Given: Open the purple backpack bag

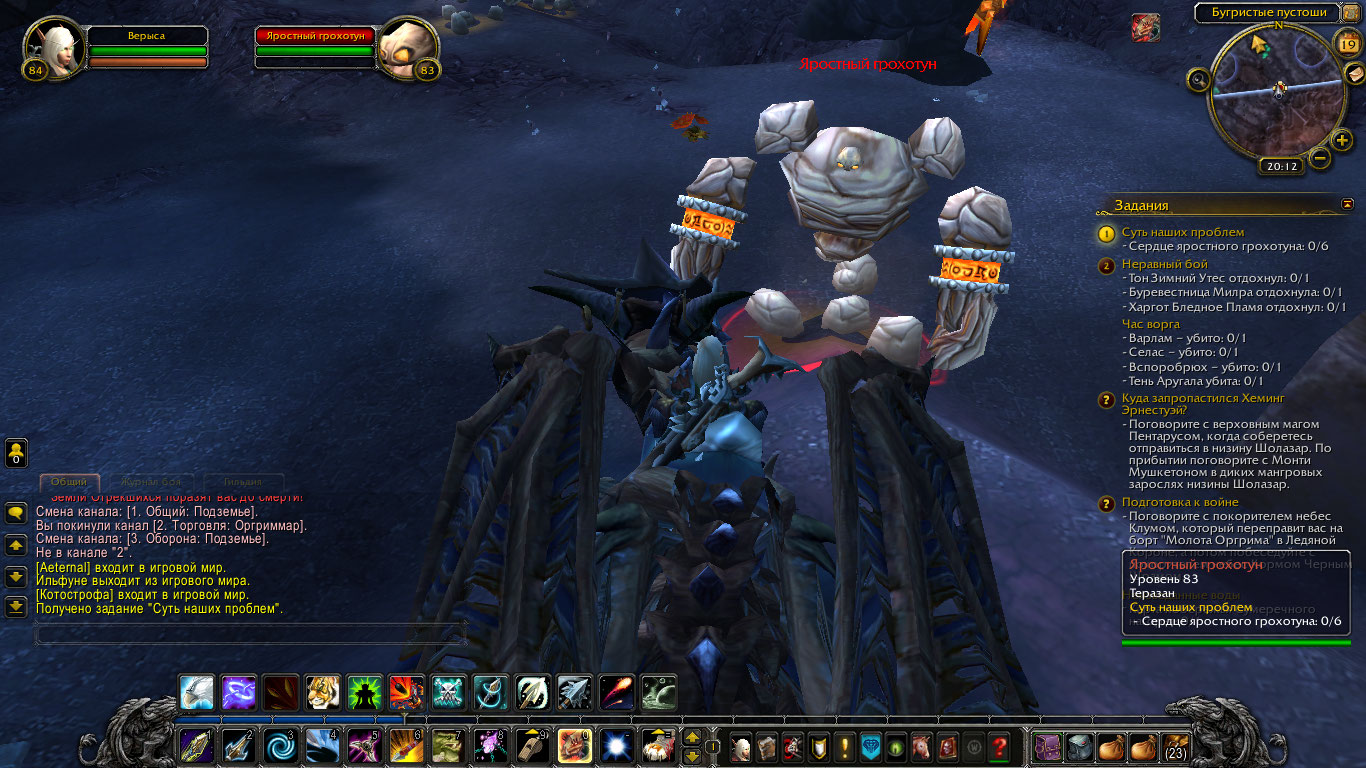Looking at the screenshot, I should tap(1047, 747).
